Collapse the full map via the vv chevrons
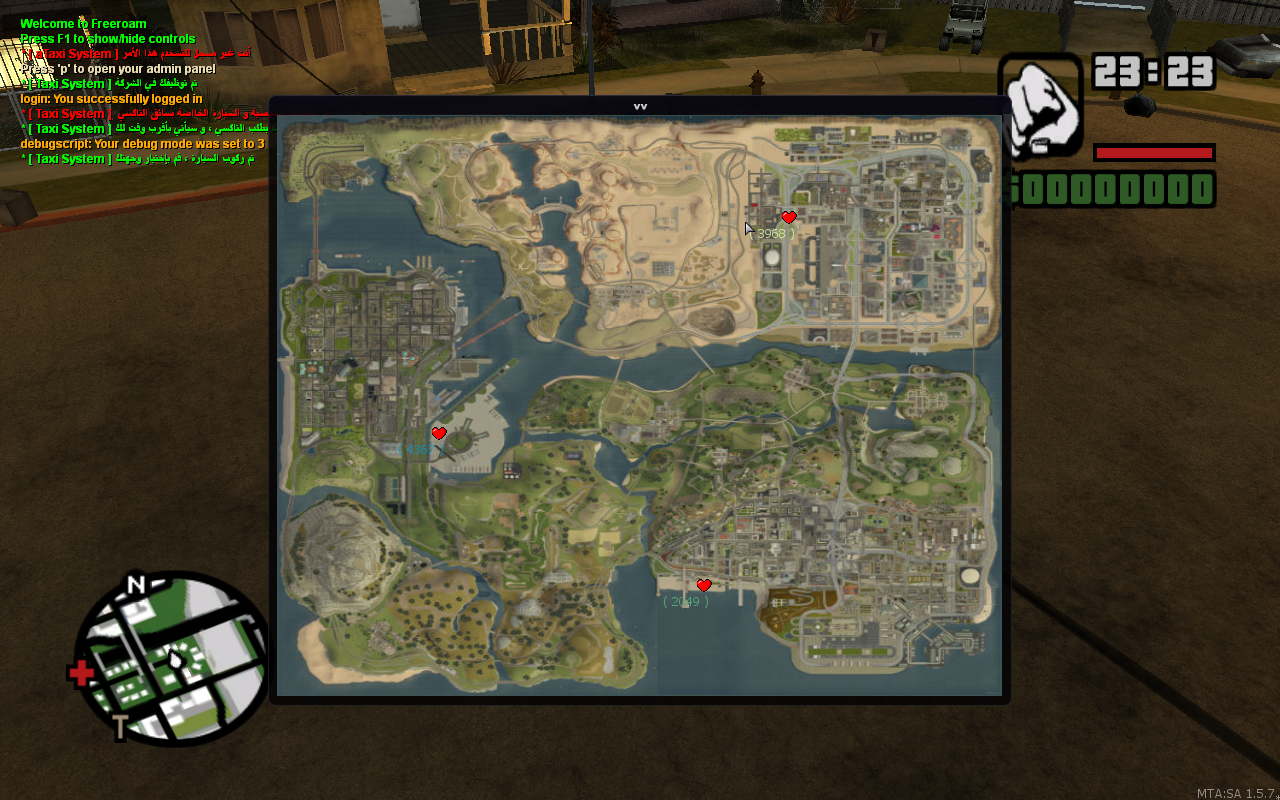Viewport: 1280px width, 800px height. pyautogui.click(x=641, y=104)
